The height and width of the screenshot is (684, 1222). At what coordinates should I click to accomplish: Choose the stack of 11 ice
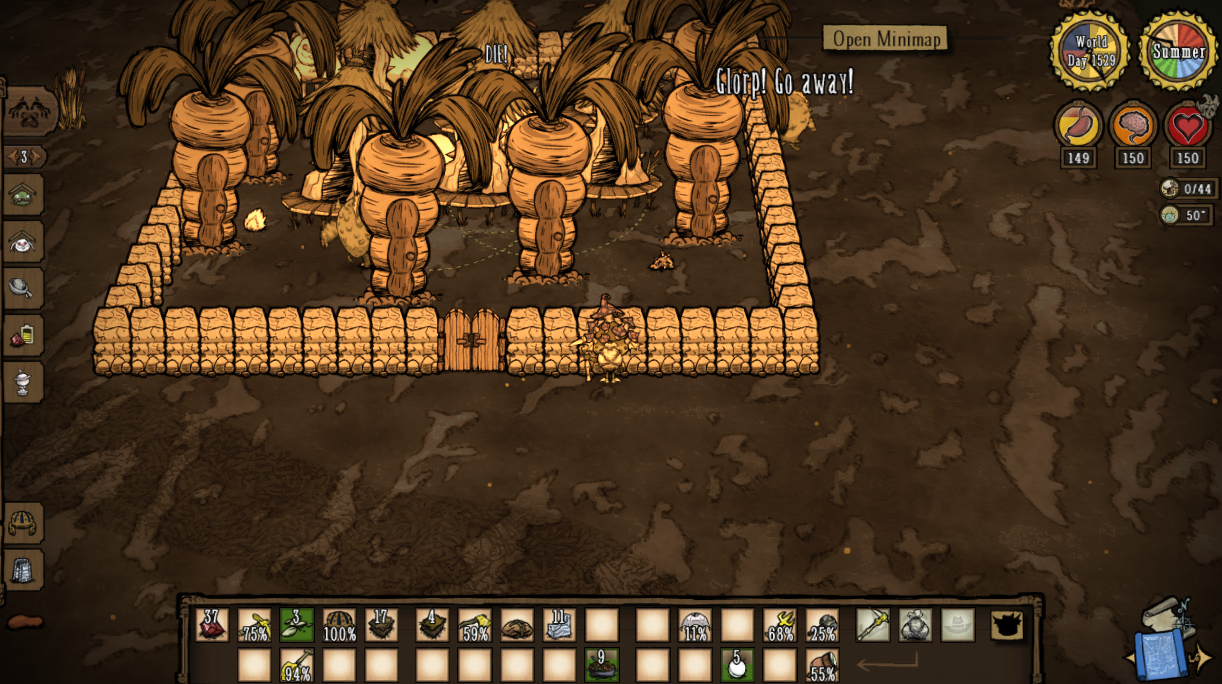559,625
